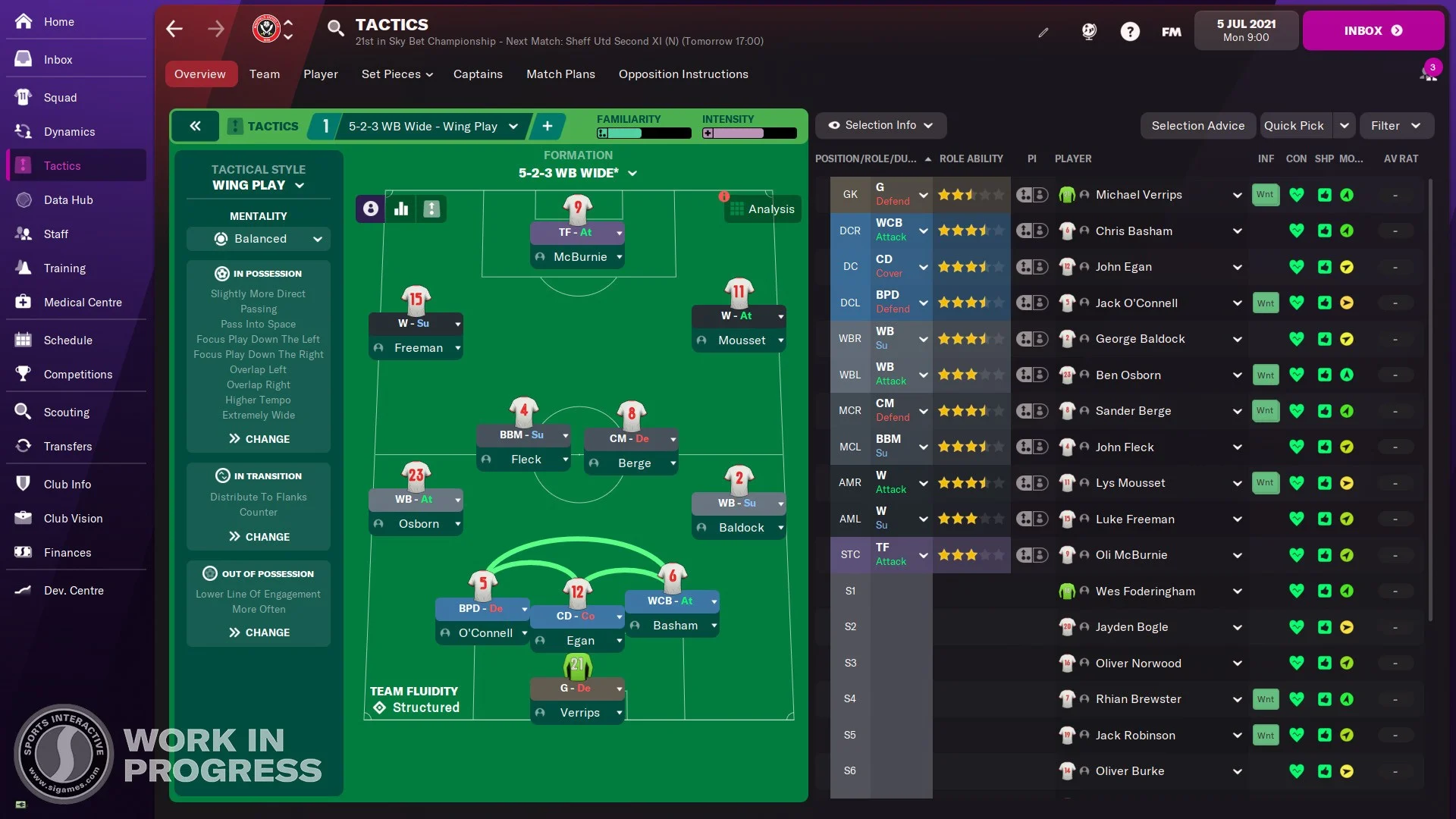The height and width of the screenshot is (819, 1456).
Task: Adjust the Intensity bar
Action: point(749,133)
